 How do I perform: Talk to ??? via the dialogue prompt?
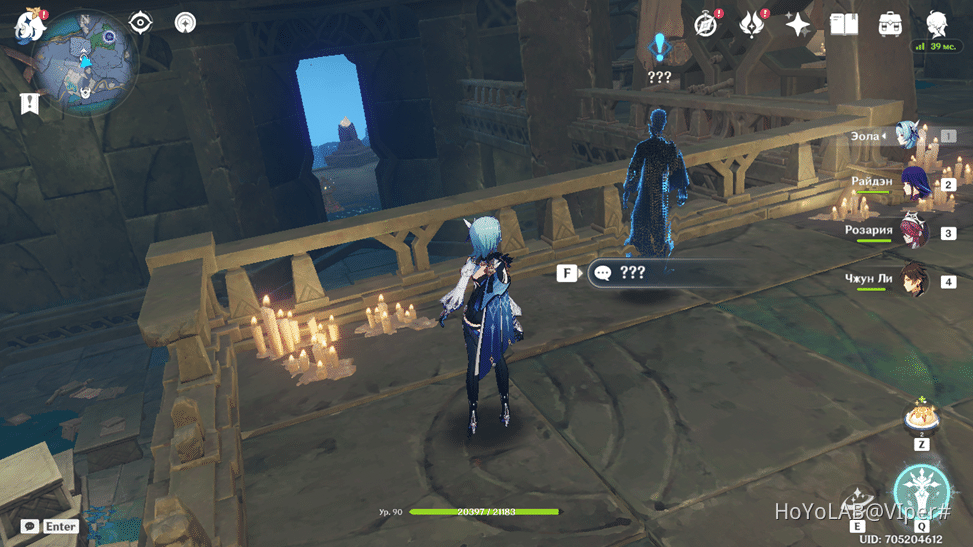(632, 272)
